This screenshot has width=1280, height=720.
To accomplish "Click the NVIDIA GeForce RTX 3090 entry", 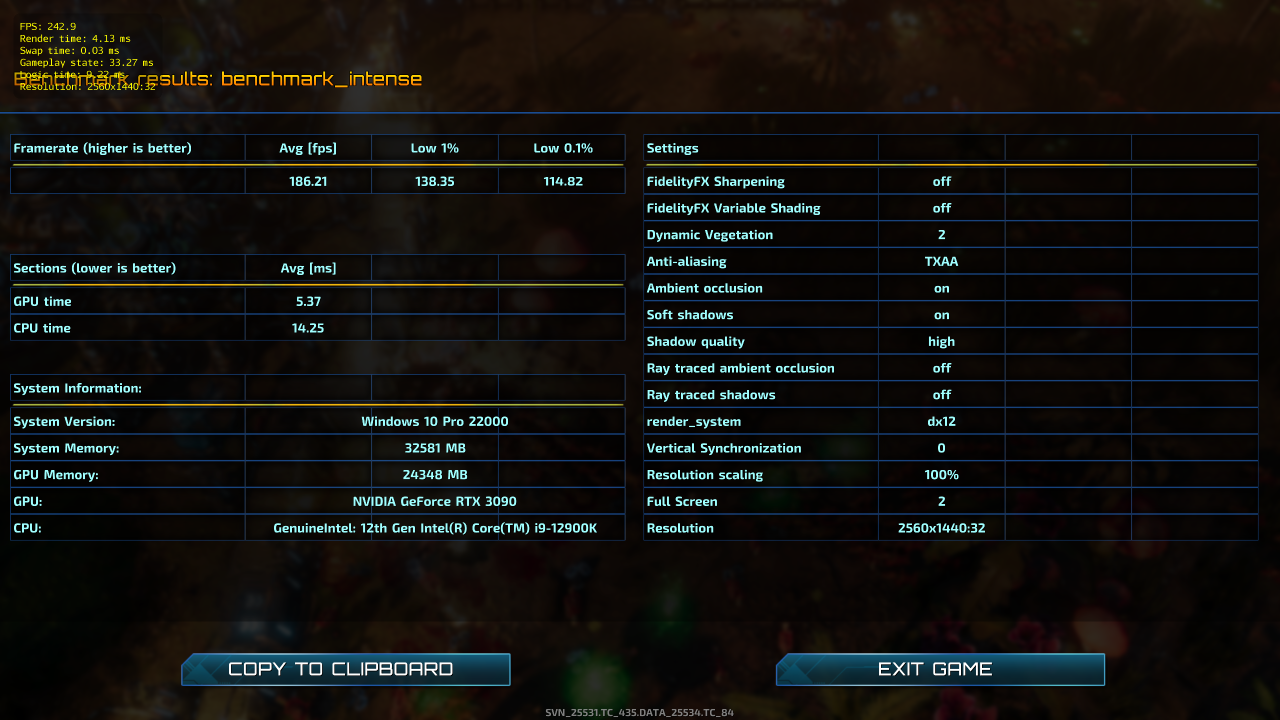I will click(435, 501).
